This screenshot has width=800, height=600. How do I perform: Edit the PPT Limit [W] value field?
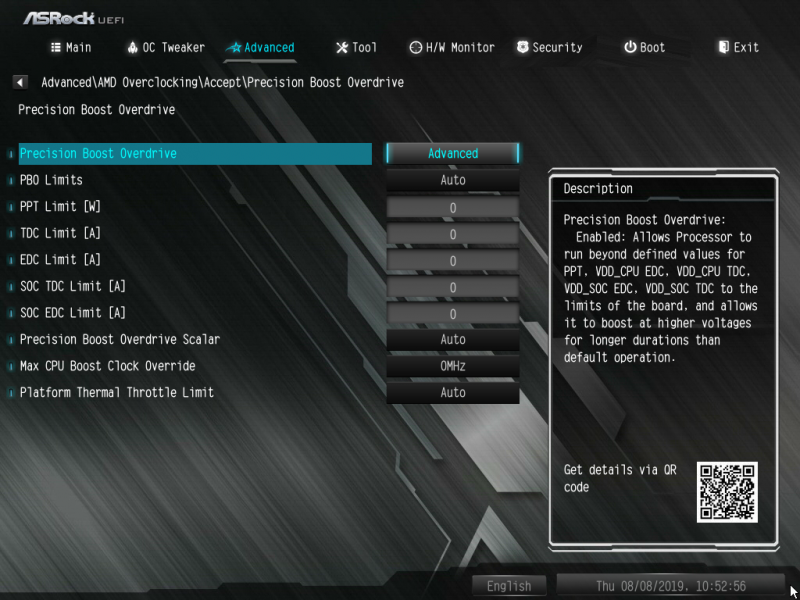tap(453, 208)
